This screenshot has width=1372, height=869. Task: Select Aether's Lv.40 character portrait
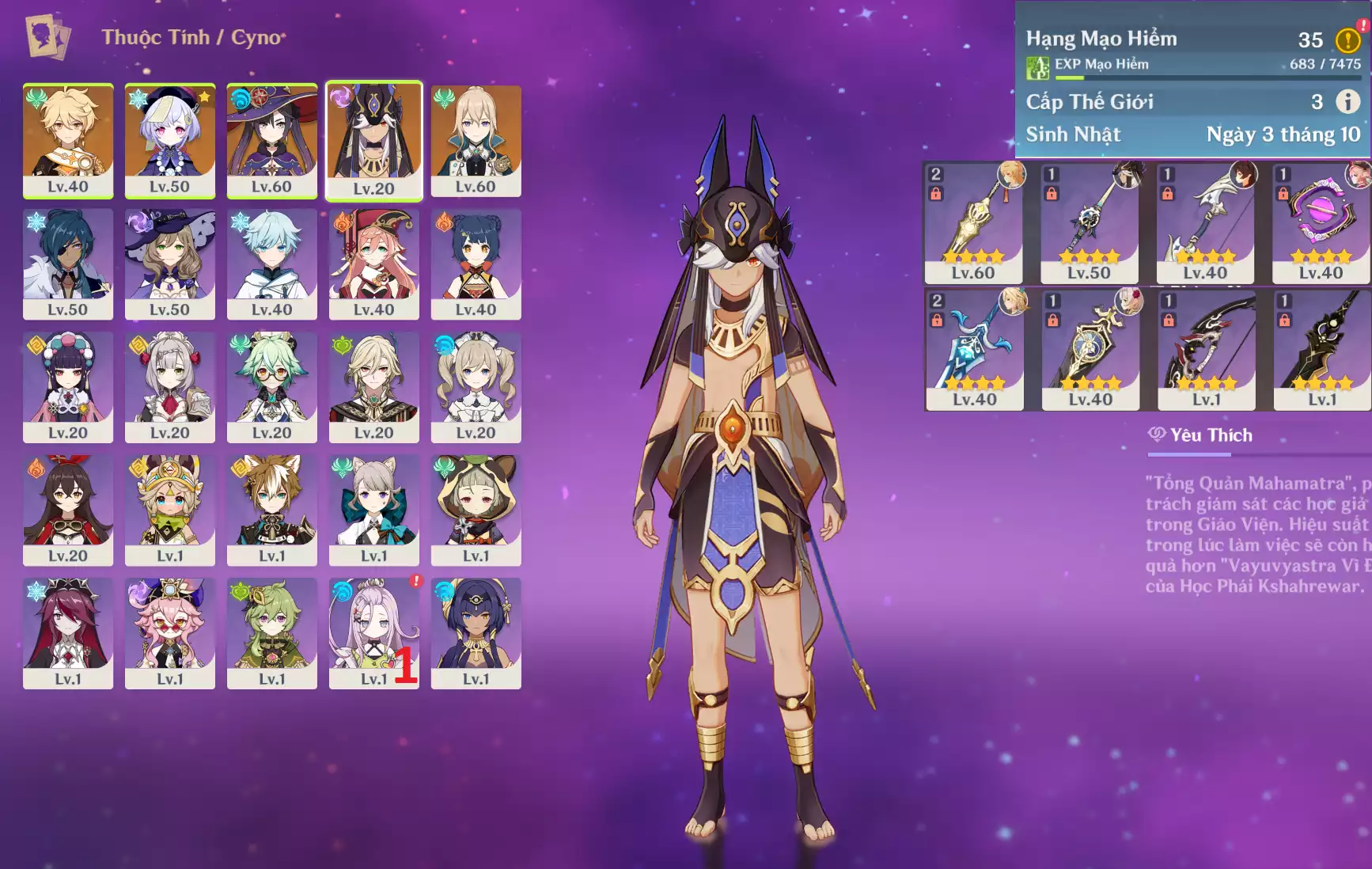point(68,140)
